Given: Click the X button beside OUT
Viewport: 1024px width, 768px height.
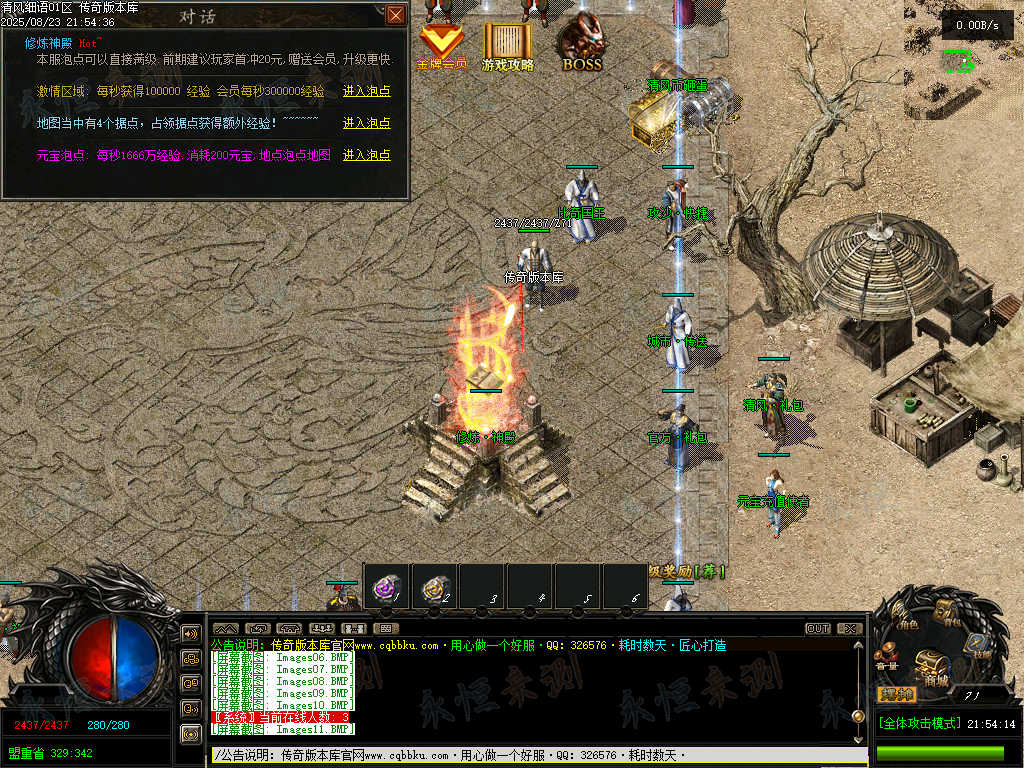Looking at the screenshot, I should pyautogui.click(x=849, y=629).
